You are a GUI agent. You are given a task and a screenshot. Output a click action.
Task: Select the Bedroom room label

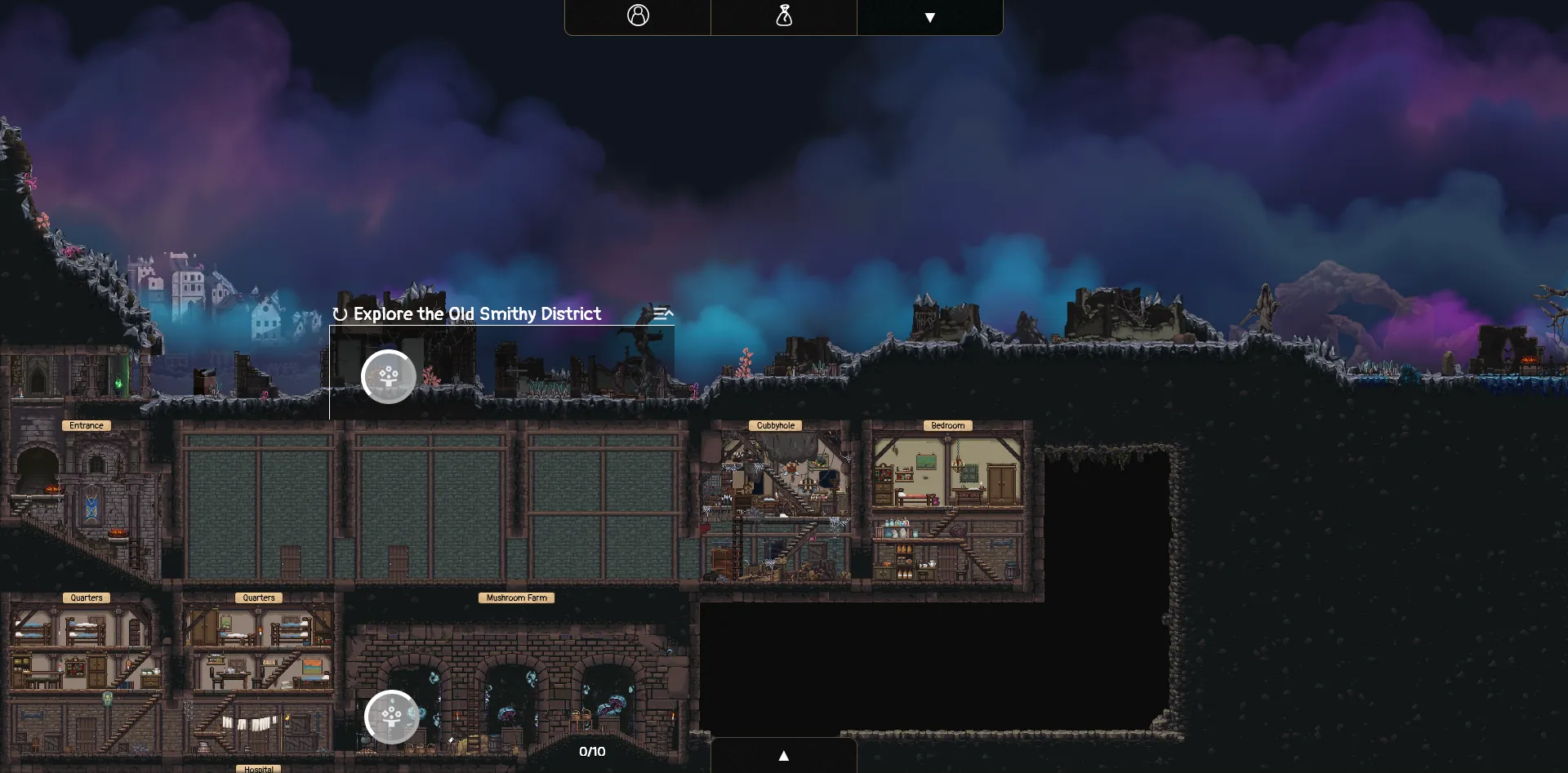(947, 425)
